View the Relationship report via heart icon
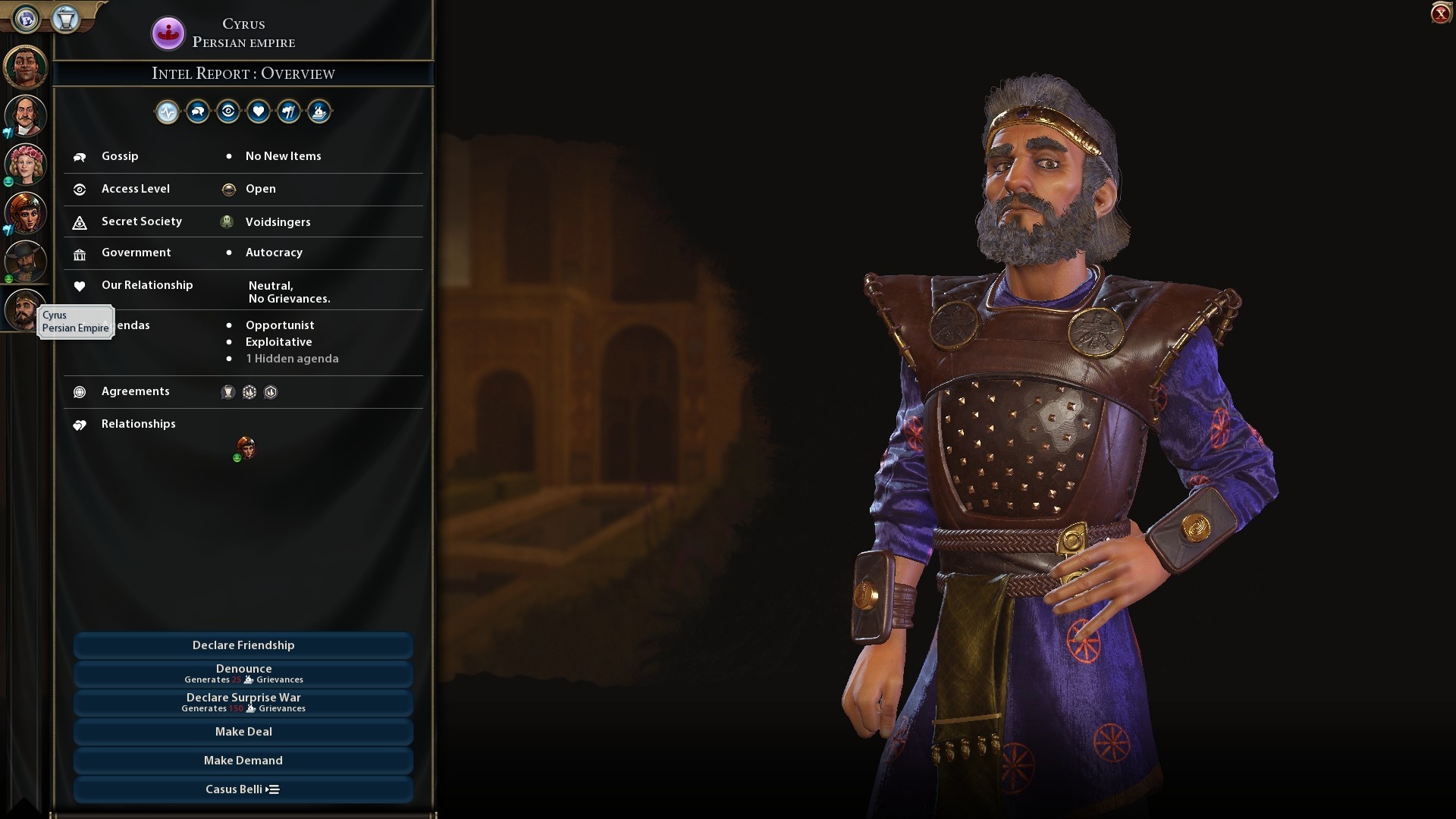Viewport: 1456px width, 819px height. [x=259, y=111]
